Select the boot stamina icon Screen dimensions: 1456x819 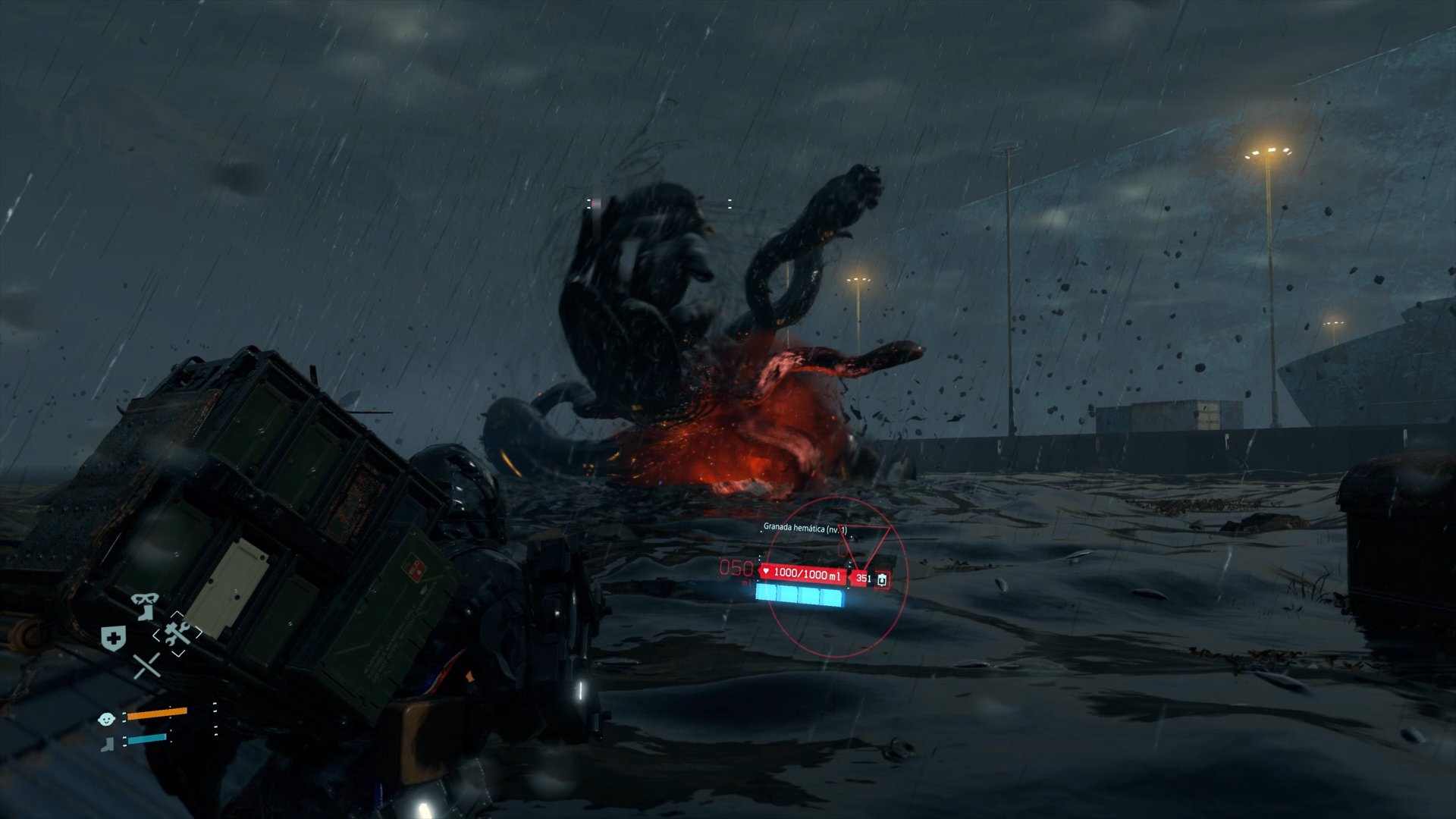pyautogui.click(x=108, y=744)
